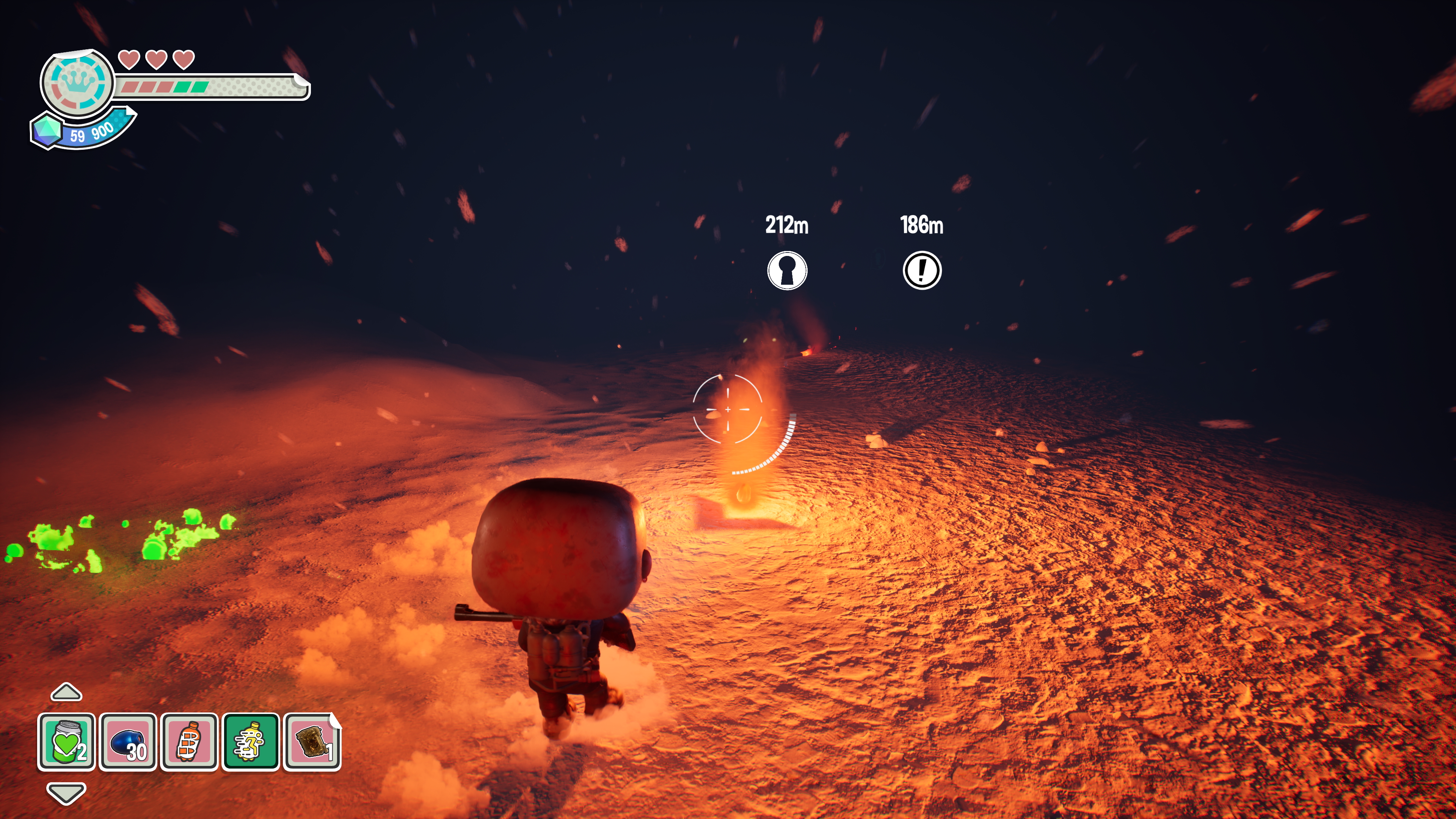Select the golden ornate book item slot
Screen dimensions: 1456x819
(312, 742)
